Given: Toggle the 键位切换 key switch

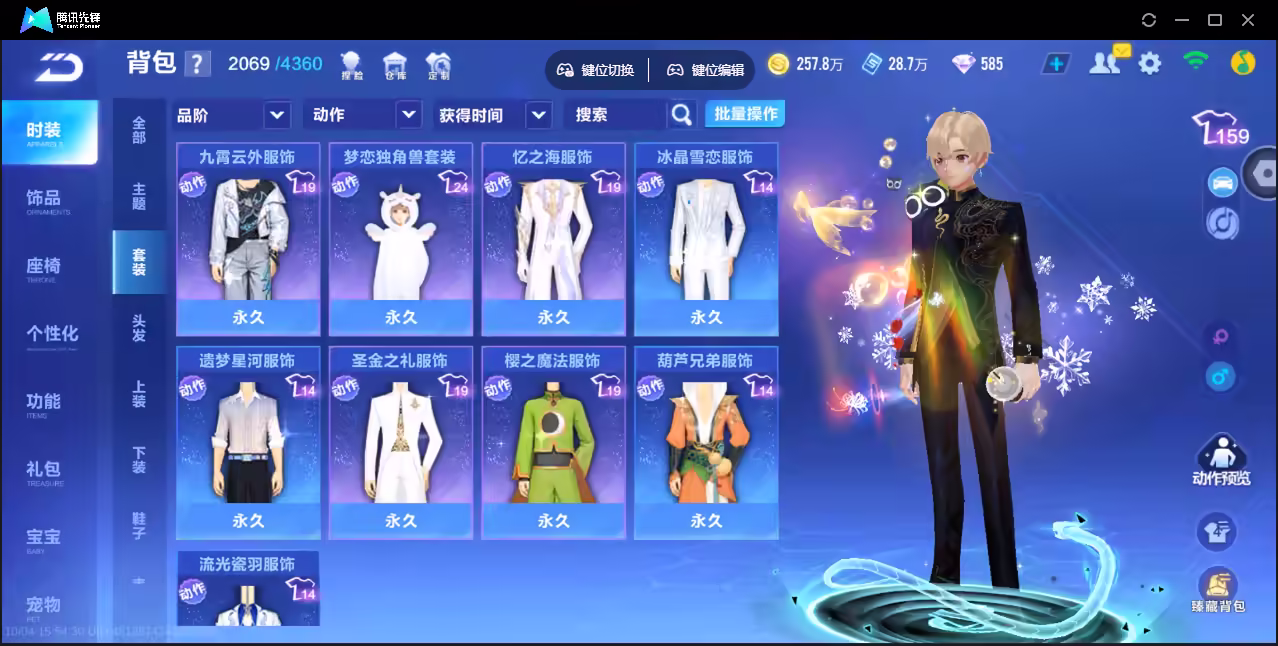Looking at the screenshot, I should coord(596,70).
